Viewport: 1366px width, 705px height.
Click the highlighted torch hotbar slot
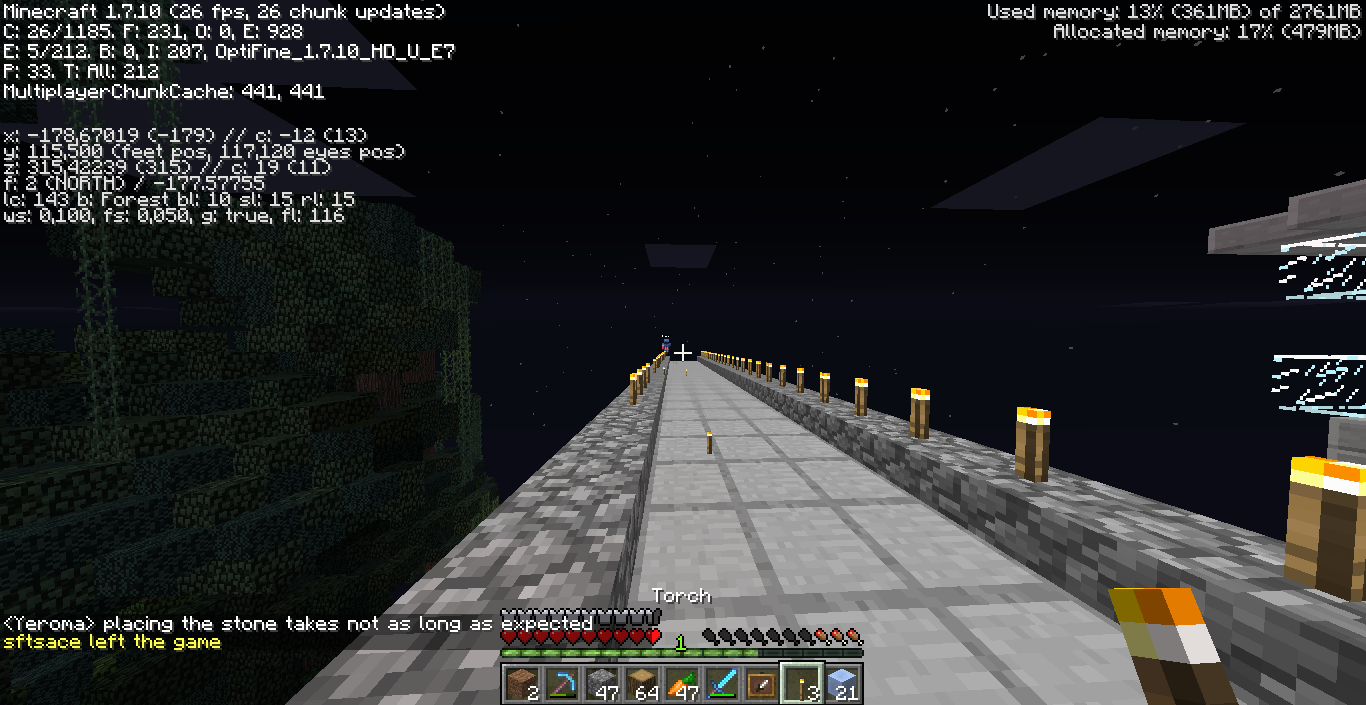click(x=801, y=684)
